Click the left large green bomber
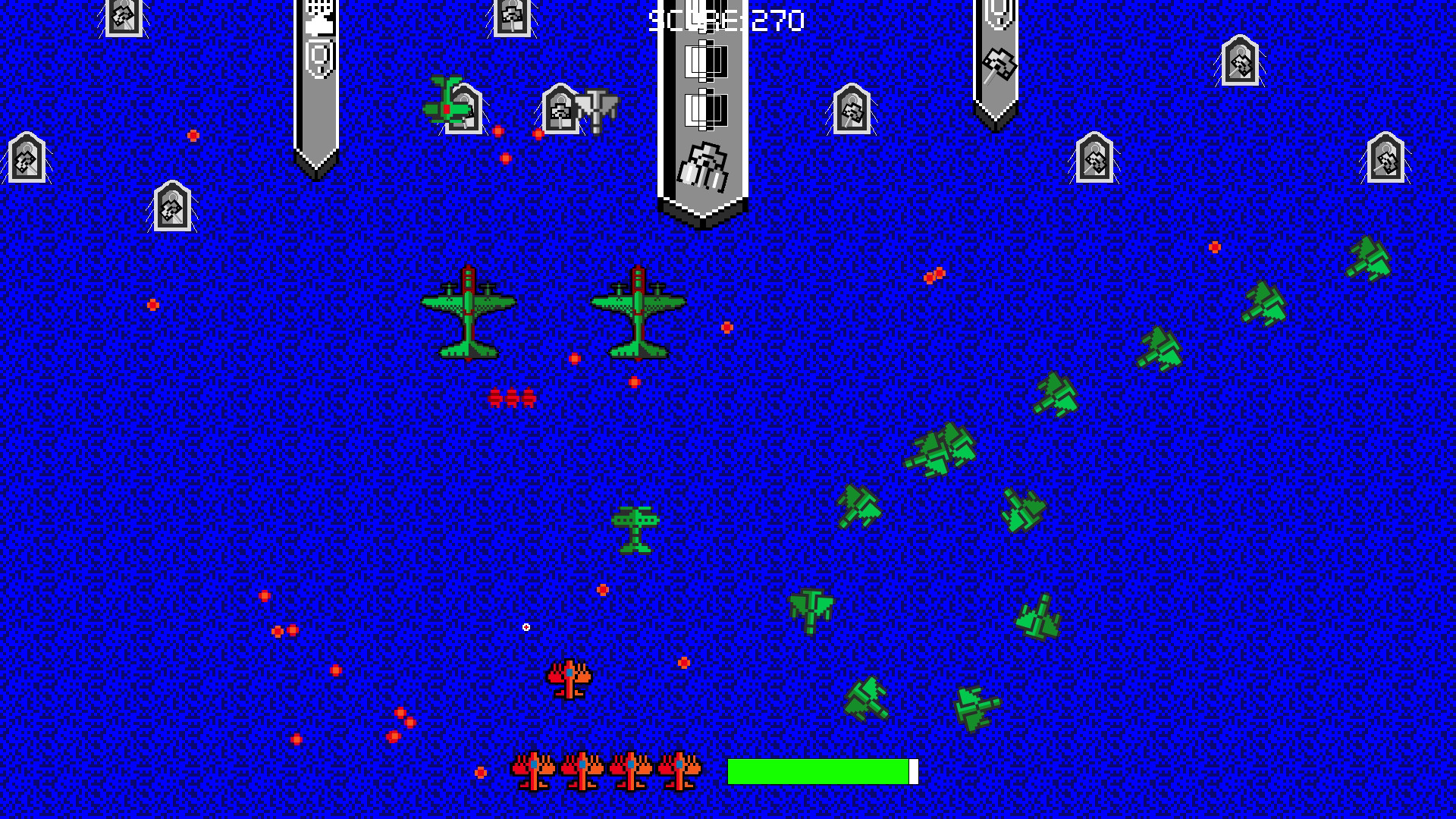This screenshot has height=819, width=1456. pyautogui.click(x=470, y=311)
